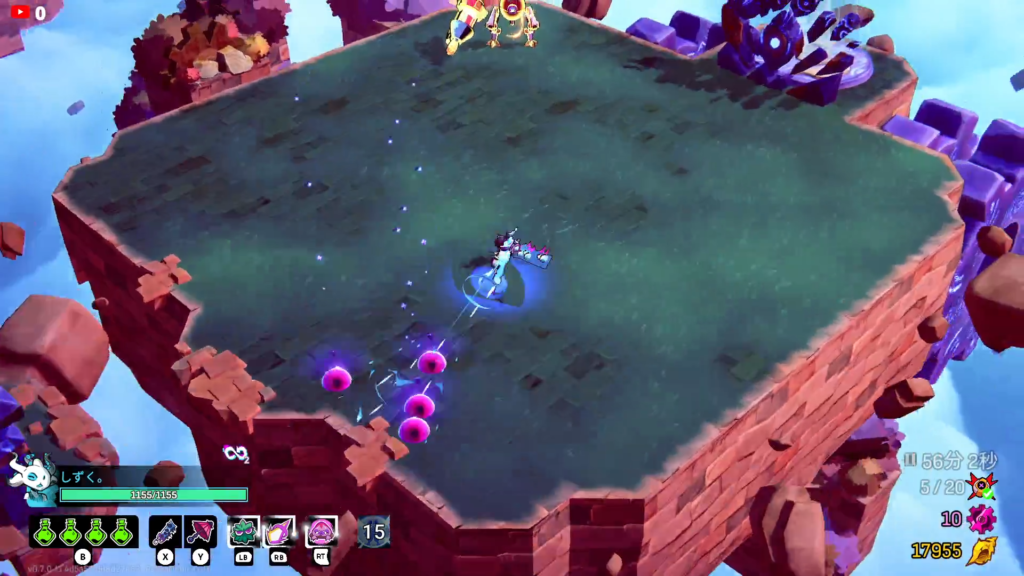This screenshot has height=576, width=1024.
Task: Click the pause icon beside the timer
Action: [x=909, y=460]
